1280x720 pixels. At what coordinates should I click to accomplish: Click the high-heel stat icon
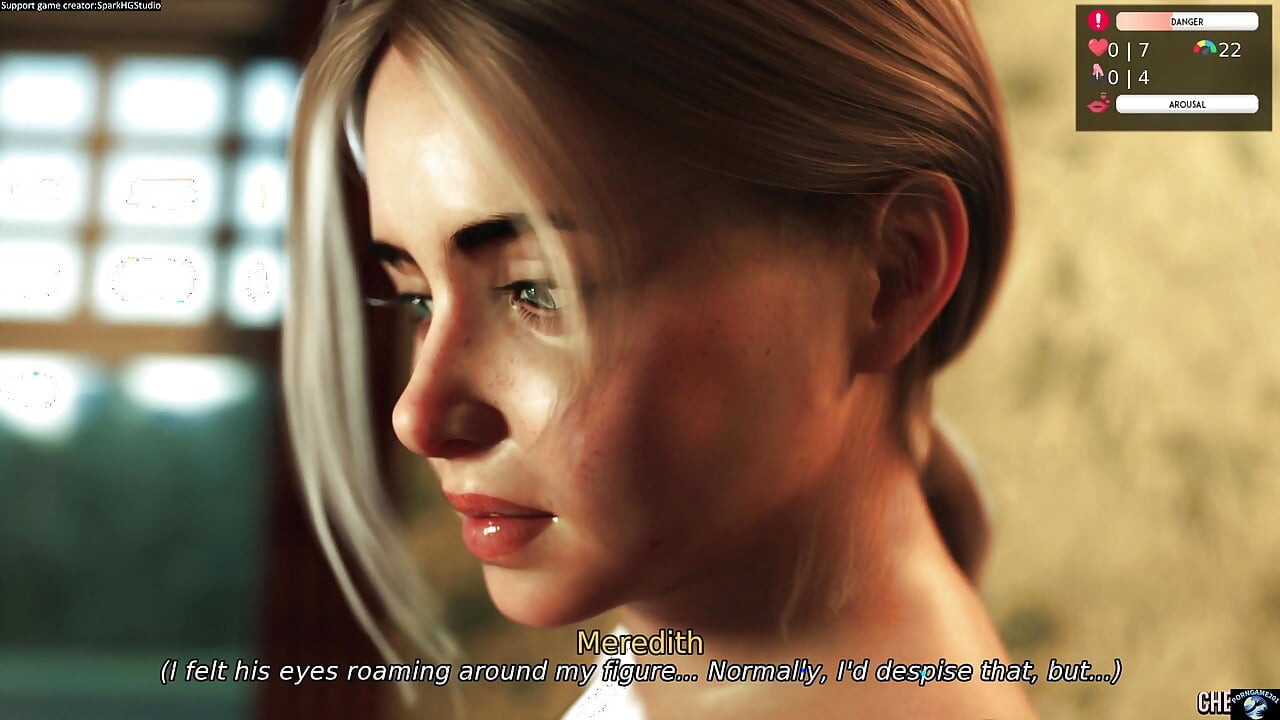tap(1097, 74)
